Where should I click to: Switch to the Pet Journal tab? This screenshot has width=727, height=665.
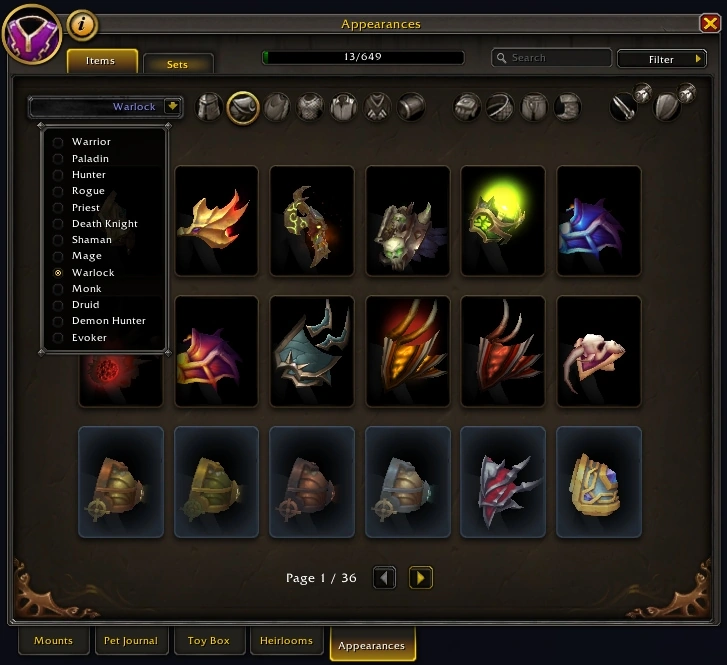pyautogui.click(x=130, y=641)
